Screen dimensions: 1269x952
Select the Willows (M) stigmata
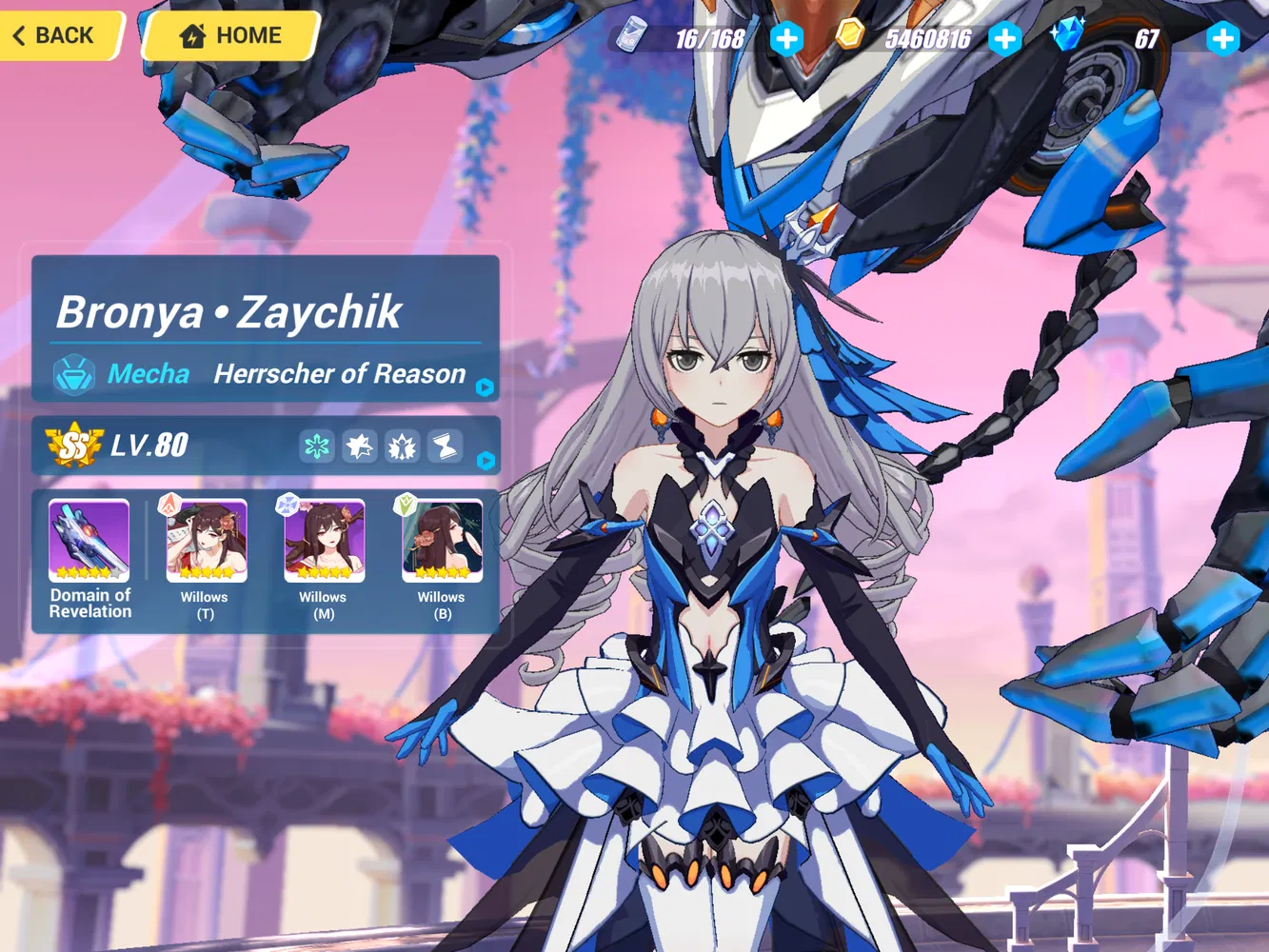323,541
